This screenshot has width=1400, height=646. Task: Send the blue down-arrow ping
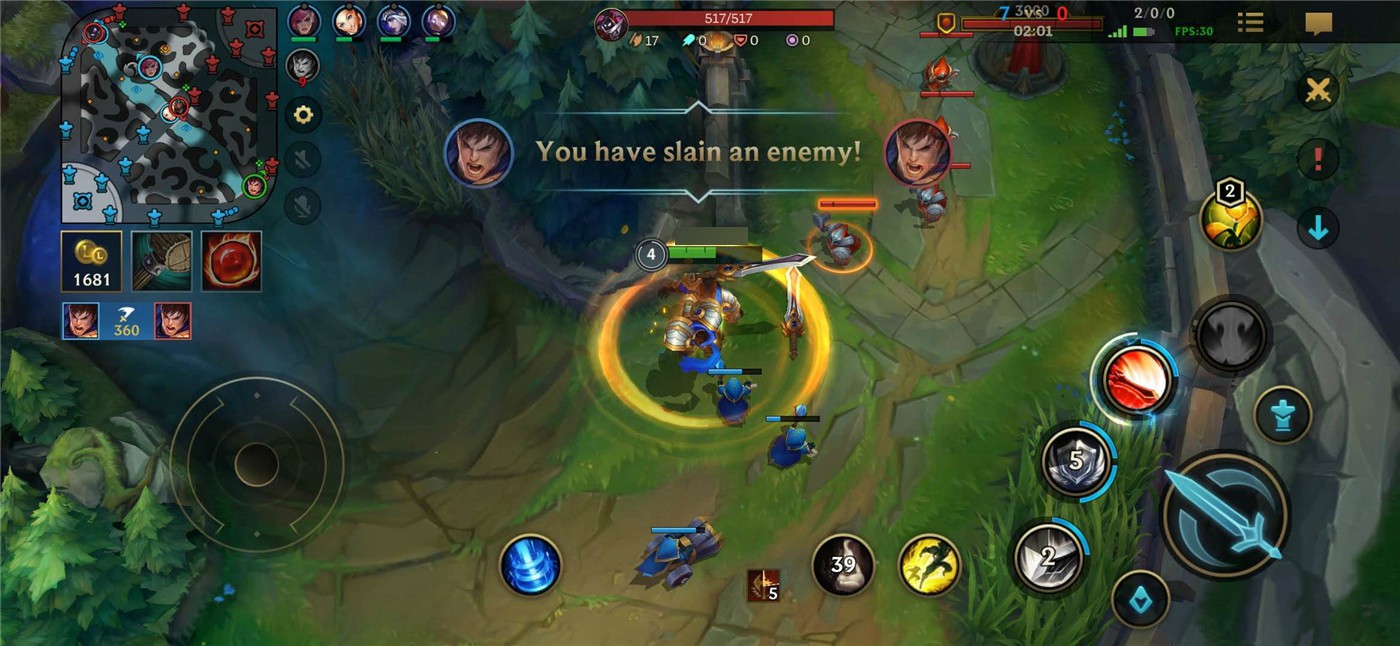coord(1318,228)
